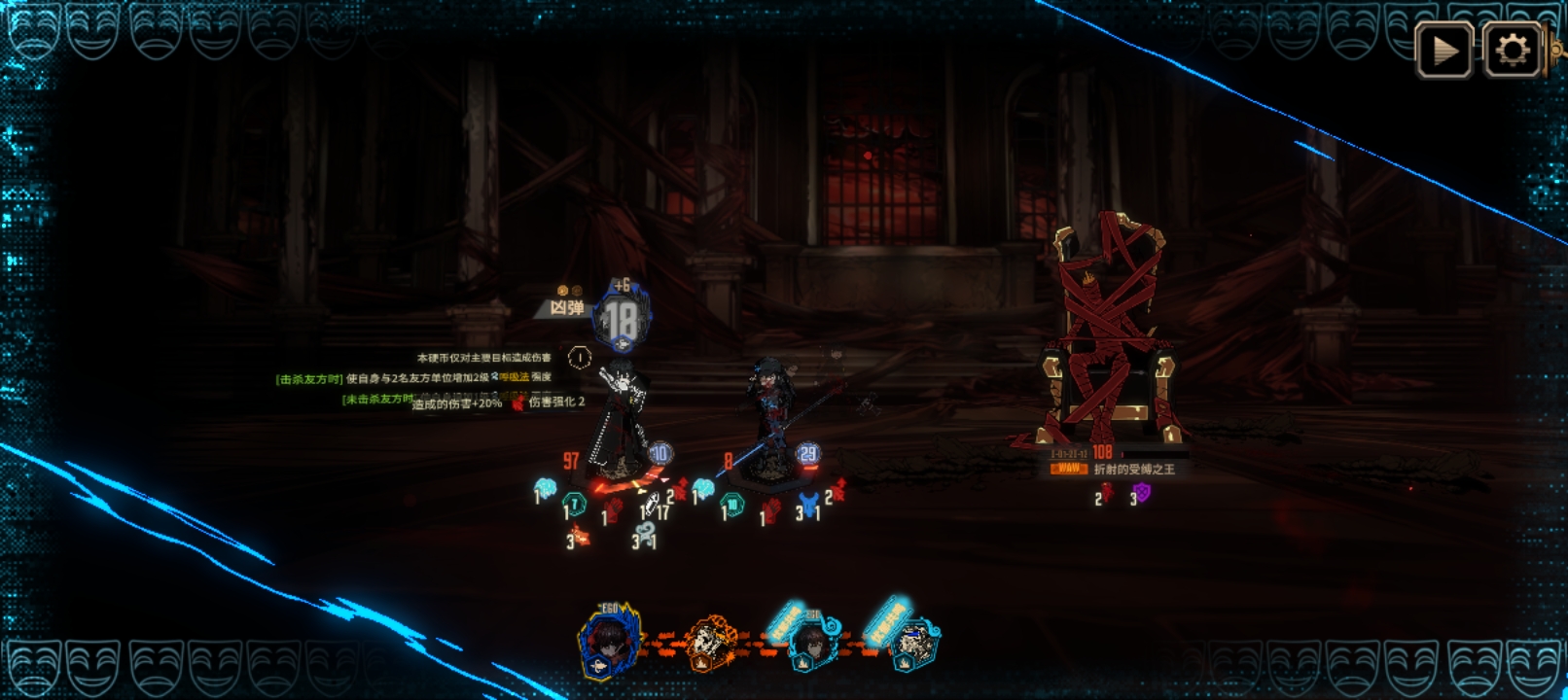Open the gear settings menu
Screen dimensions: 1568x700
[1512, 50]
